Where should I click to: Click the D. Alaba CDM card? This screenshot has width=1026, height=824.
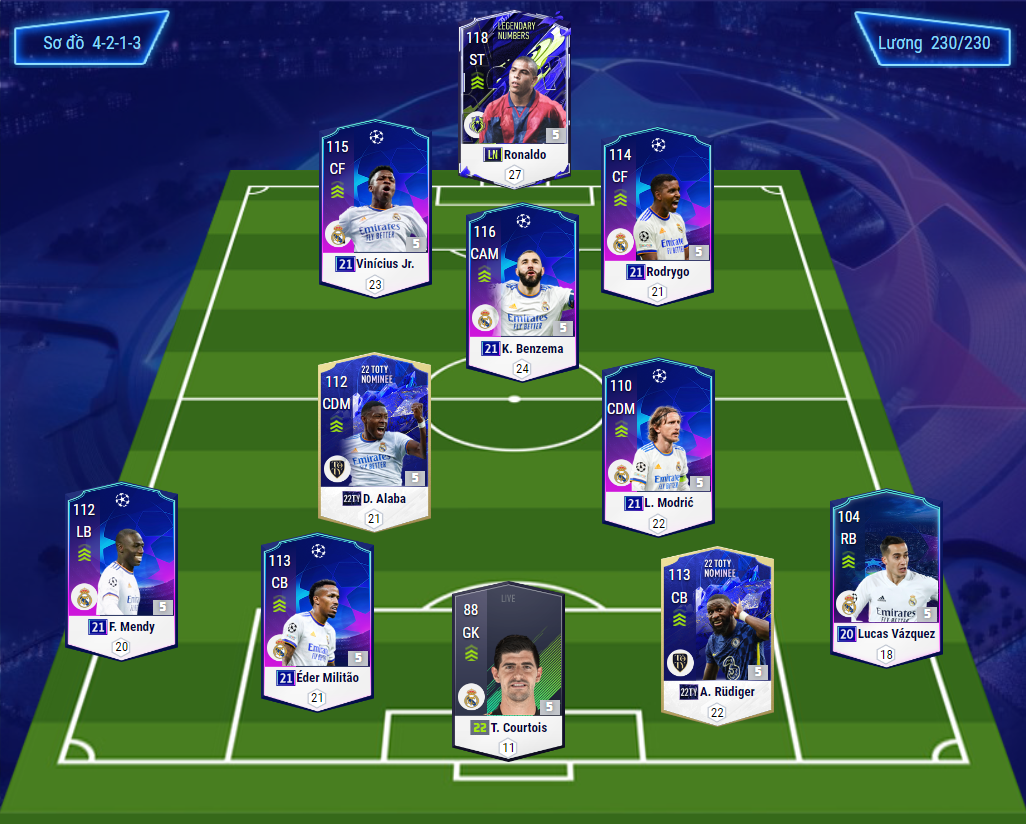[x=374, y=436]
